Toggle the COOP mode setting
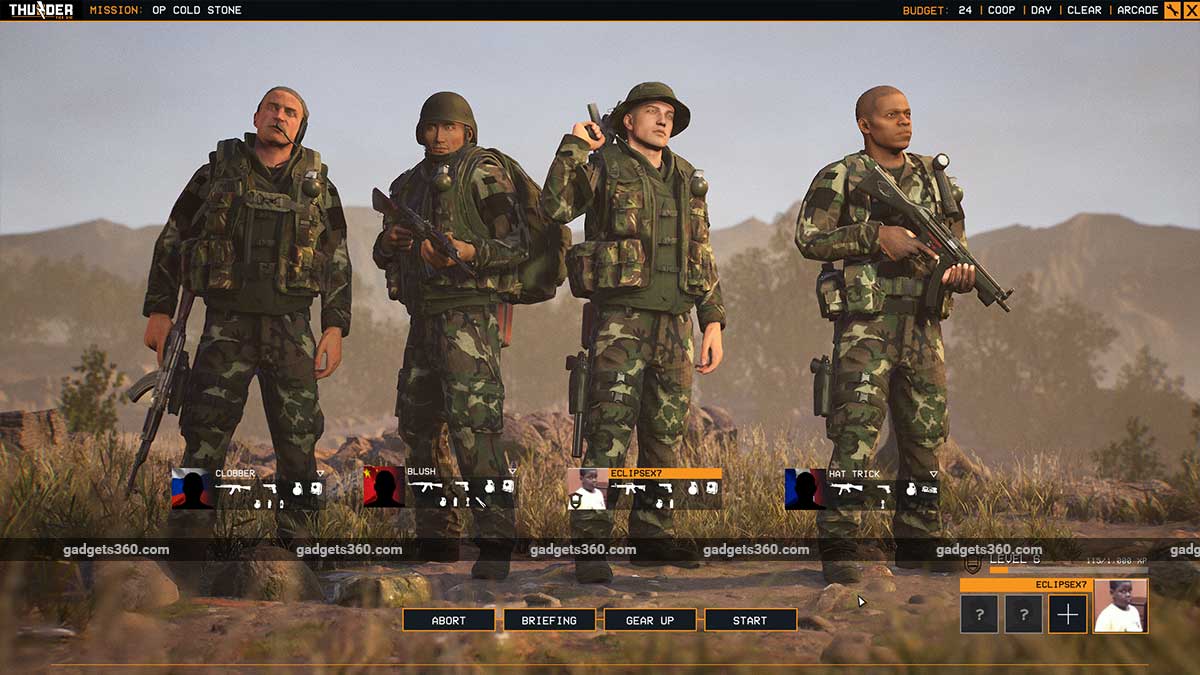 (x=1001, y=10)
